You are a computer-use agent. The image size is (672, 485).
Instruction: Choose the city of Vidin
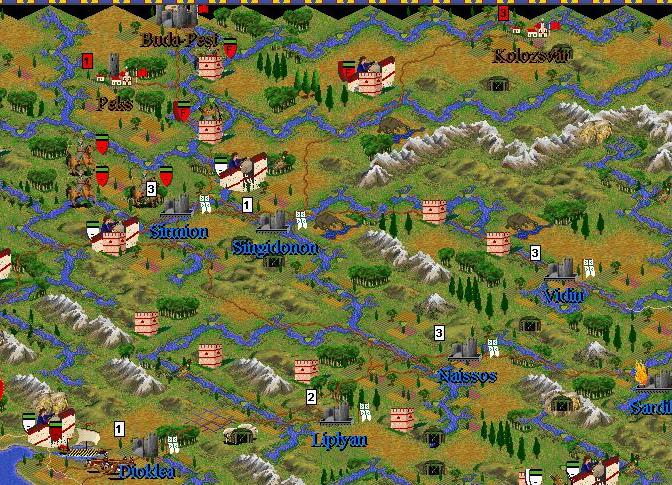pos(561,271)
